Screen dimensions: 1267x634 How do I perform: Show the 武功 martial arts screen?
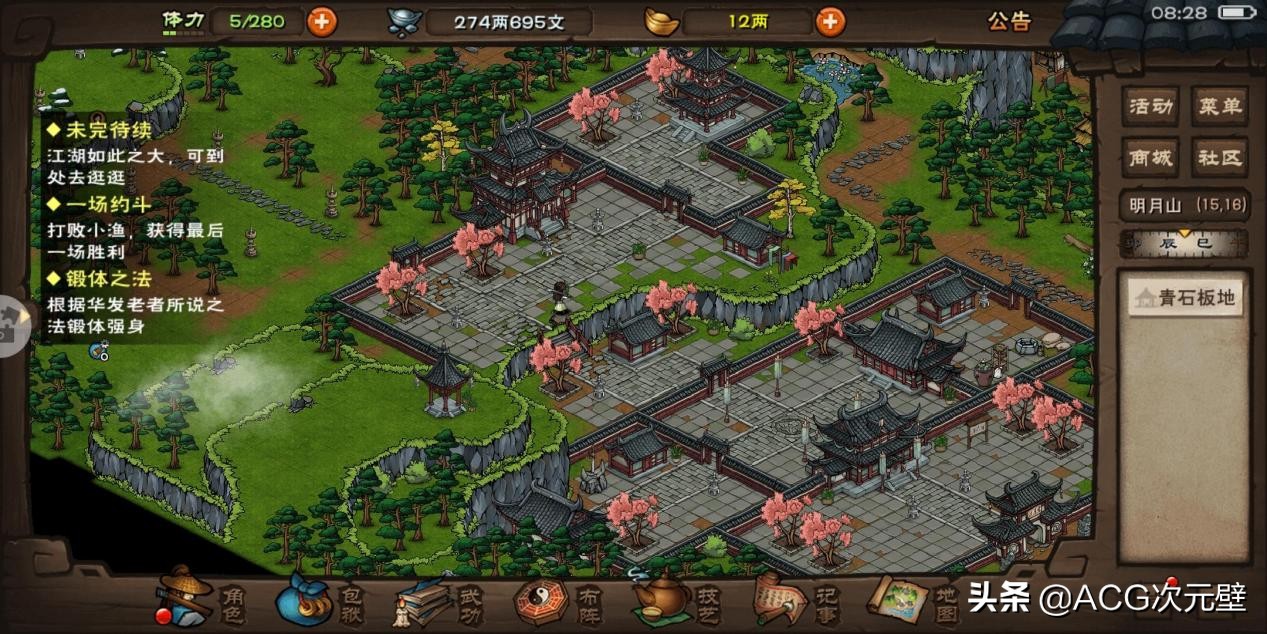(440, 600)
